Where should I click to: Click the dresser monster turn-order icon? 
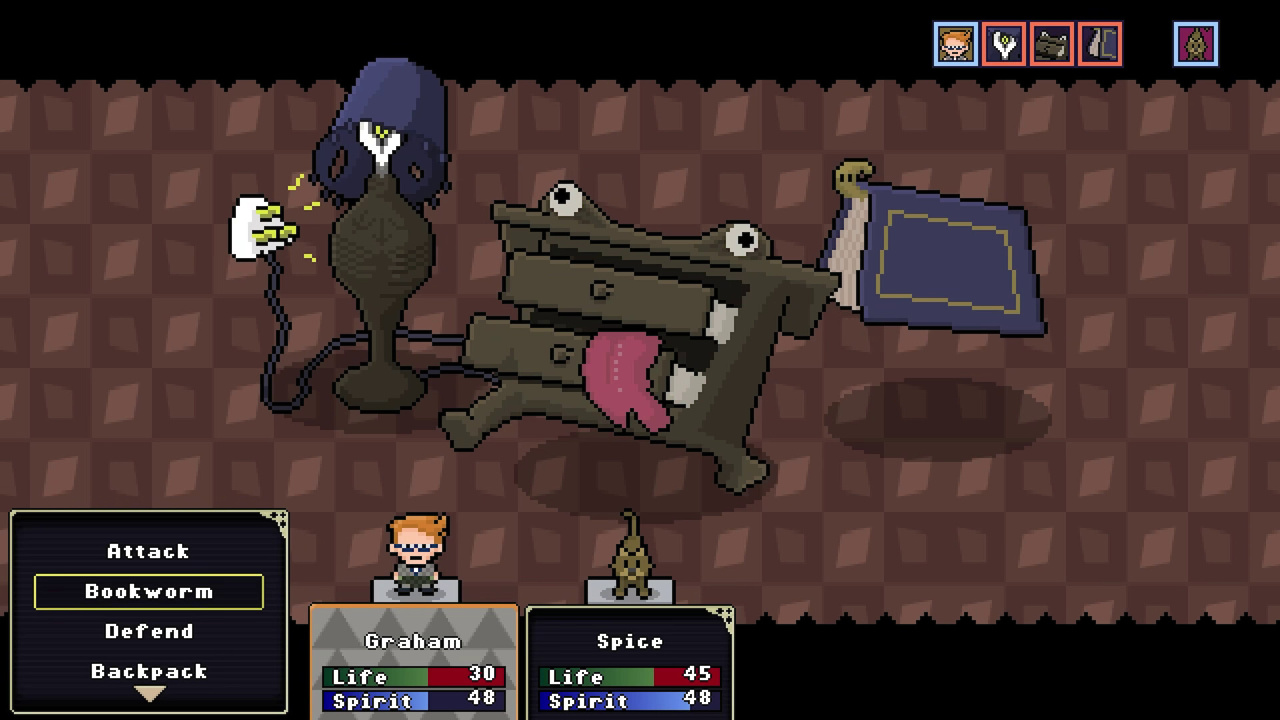(1052, 44)
